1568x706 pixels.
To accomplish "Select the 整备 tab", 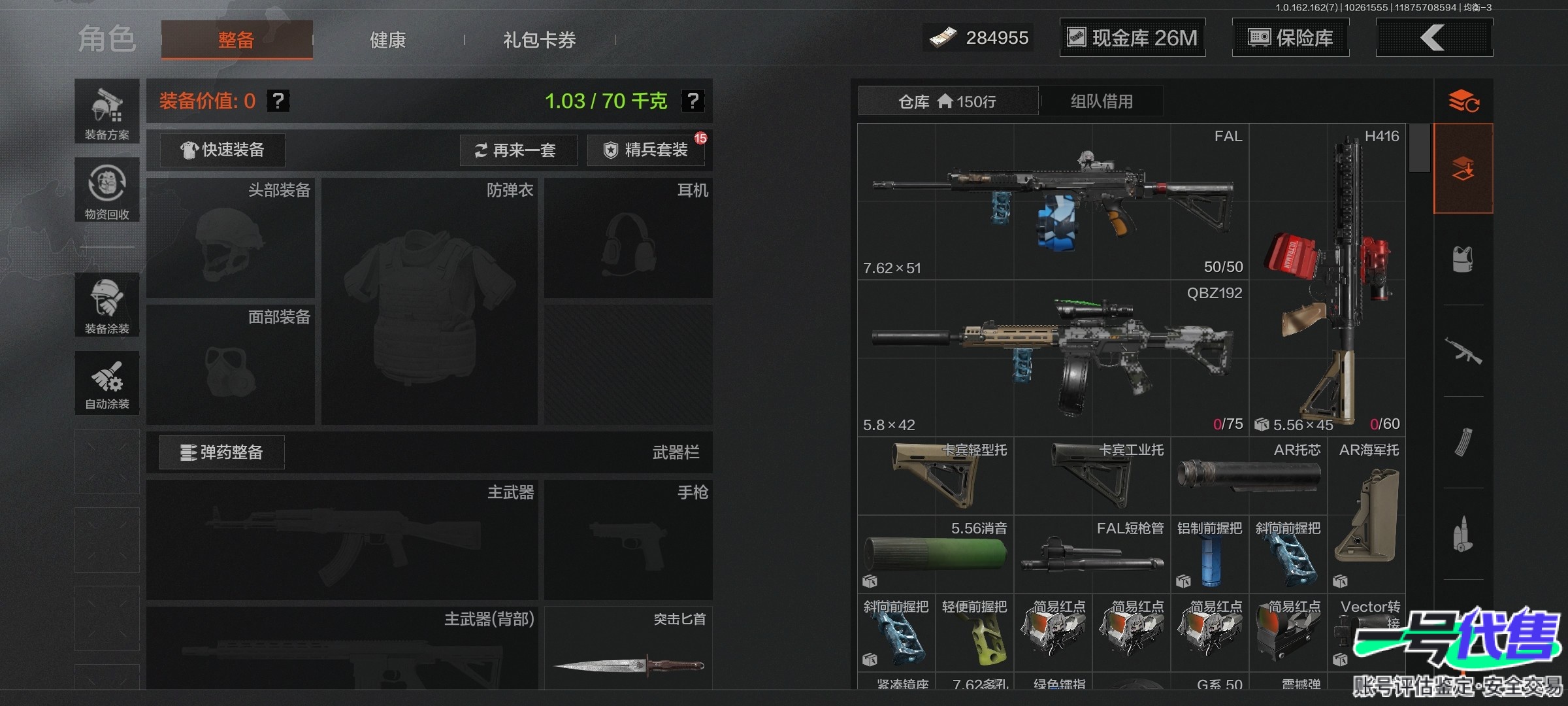I will tap(237, 40).
